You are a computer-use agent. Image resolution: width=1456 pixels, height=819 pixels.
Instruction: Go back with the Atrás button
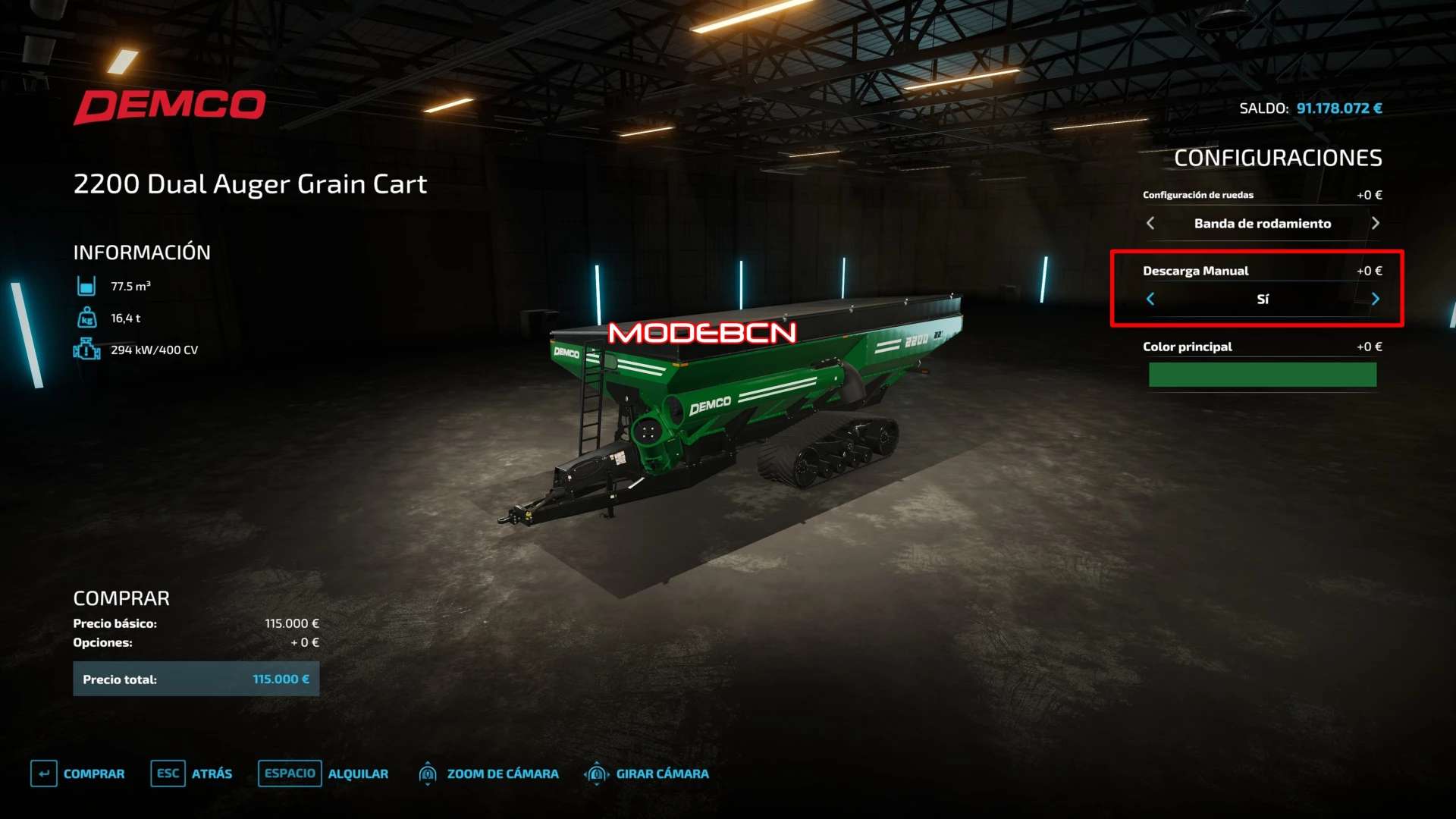[x=193, y=773]
